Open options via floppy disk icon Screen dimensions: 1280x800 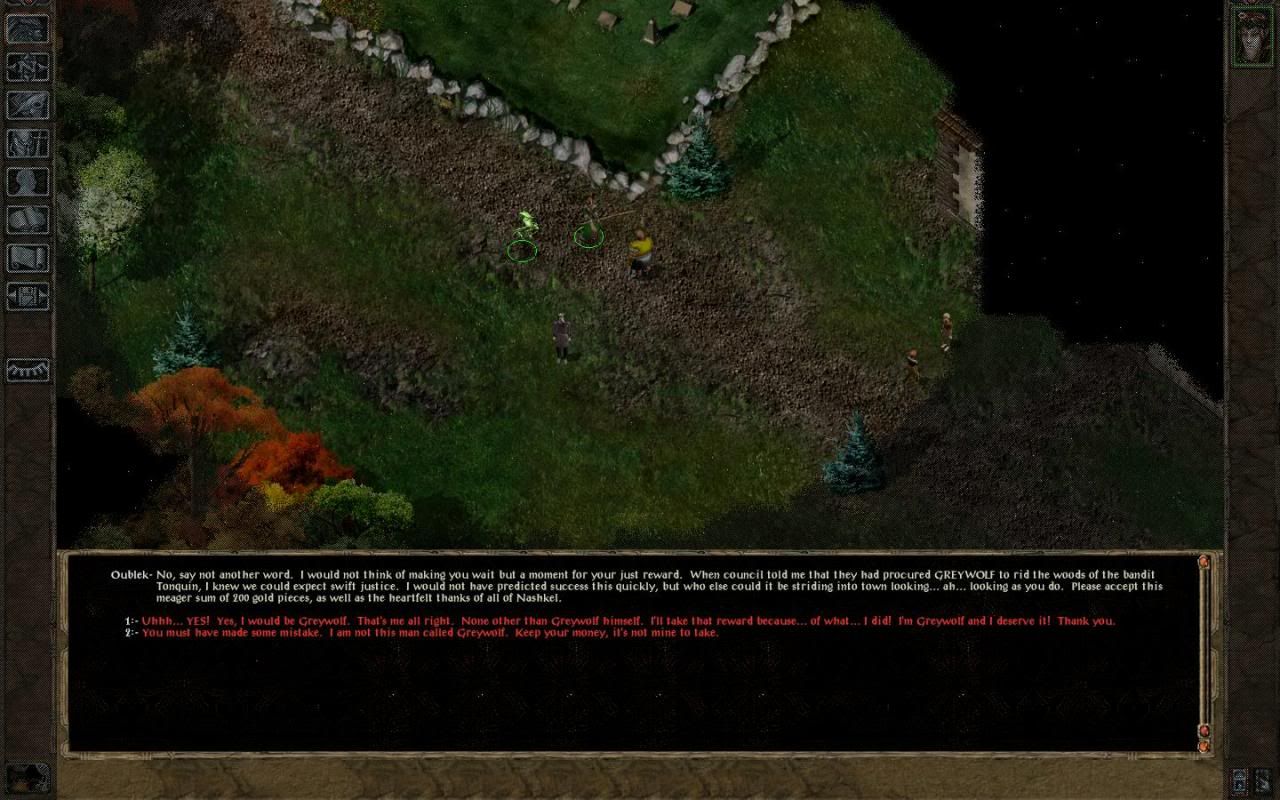[27, 295]
